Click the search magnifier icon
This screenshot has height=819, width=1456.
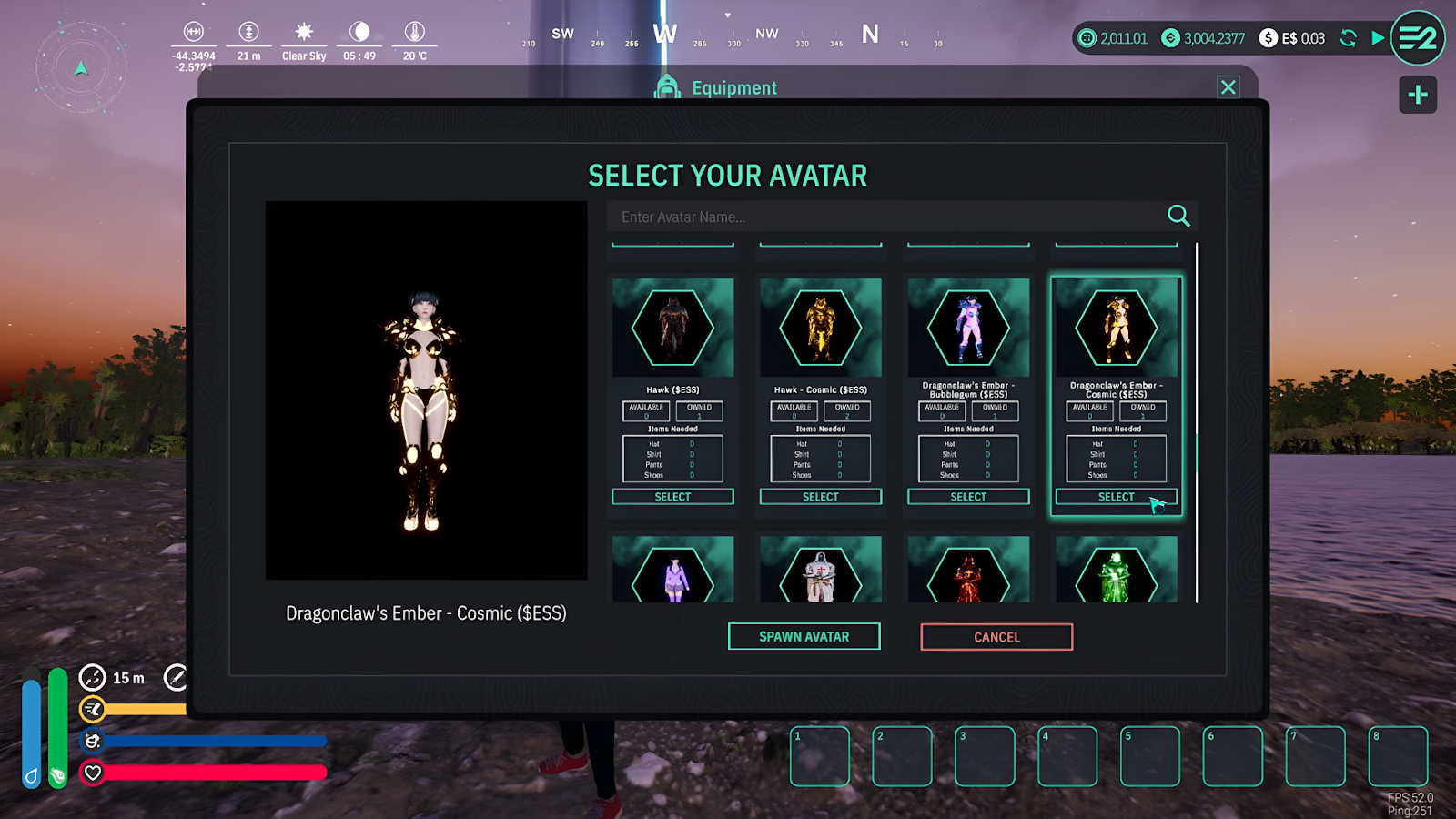[x=1178, y=216]
